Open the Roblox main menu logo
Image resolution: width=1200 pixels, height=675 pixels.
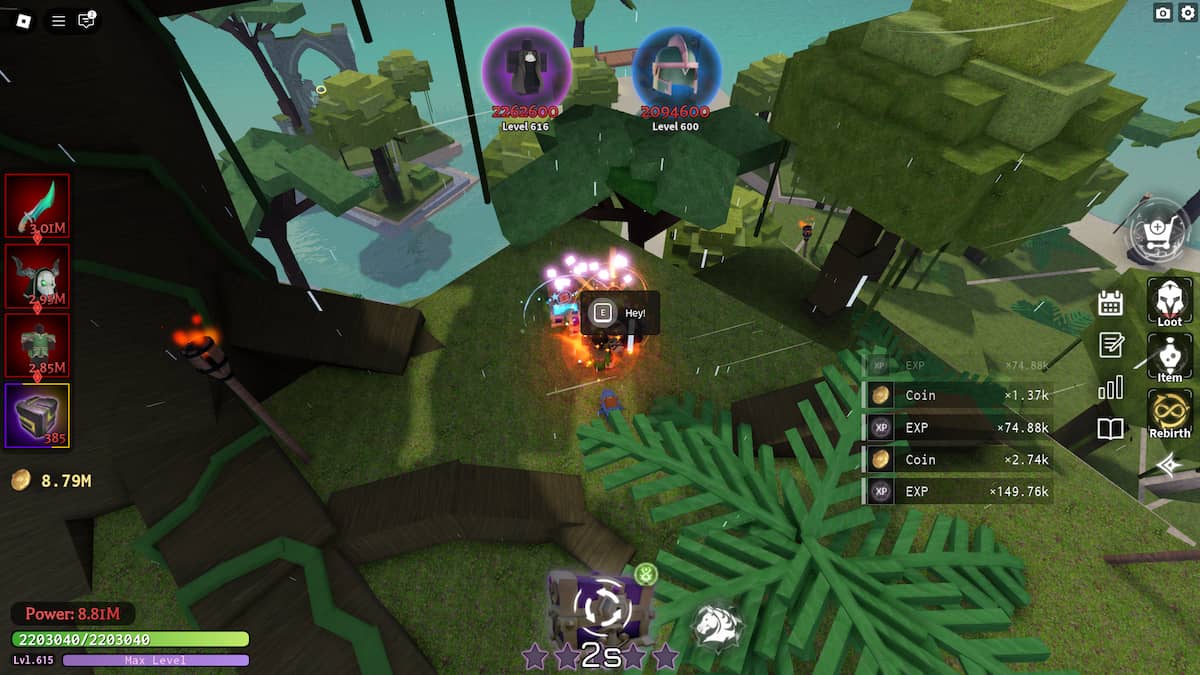click(x=23, y=20)
